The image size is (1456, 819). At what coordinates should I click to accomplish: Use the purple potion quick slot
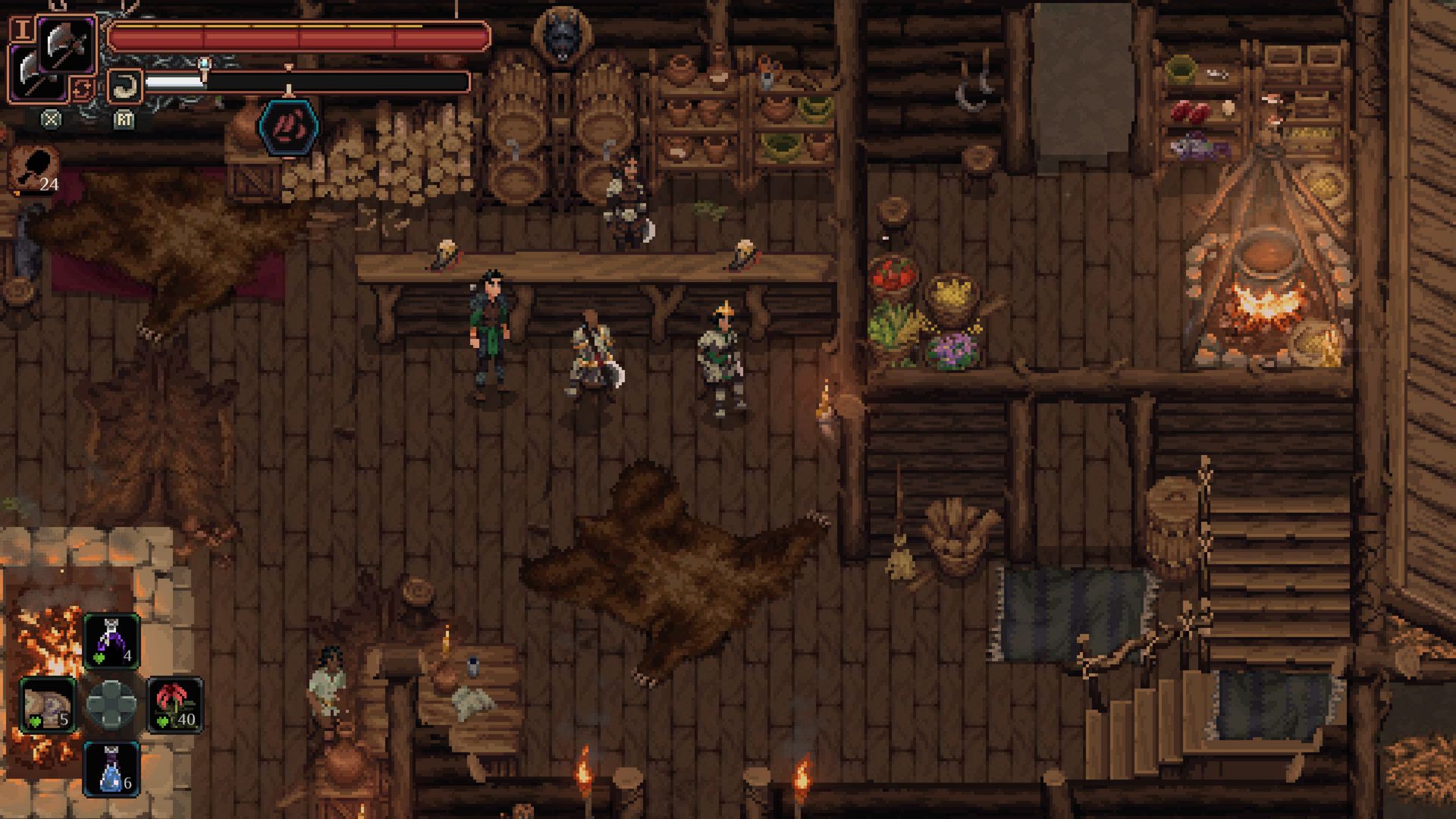tap(111, 642)
